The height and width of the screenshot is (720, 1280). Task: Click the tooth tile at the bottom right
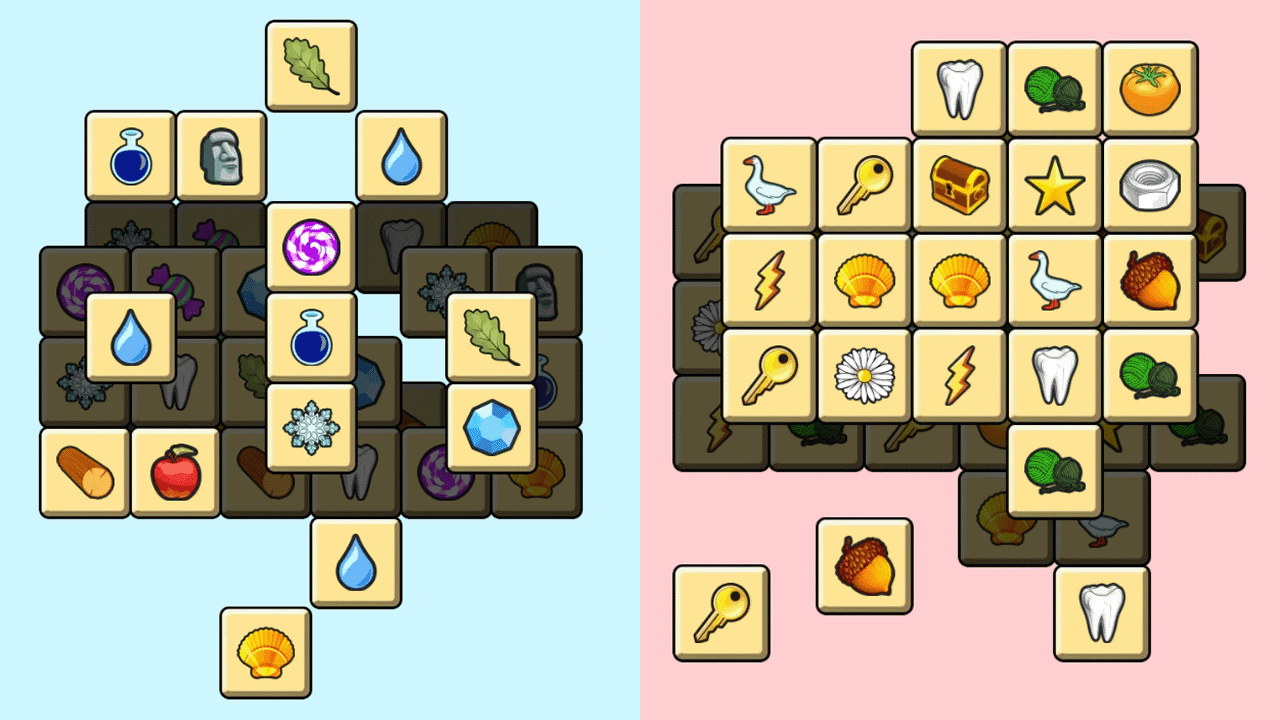pos(1101,612)
